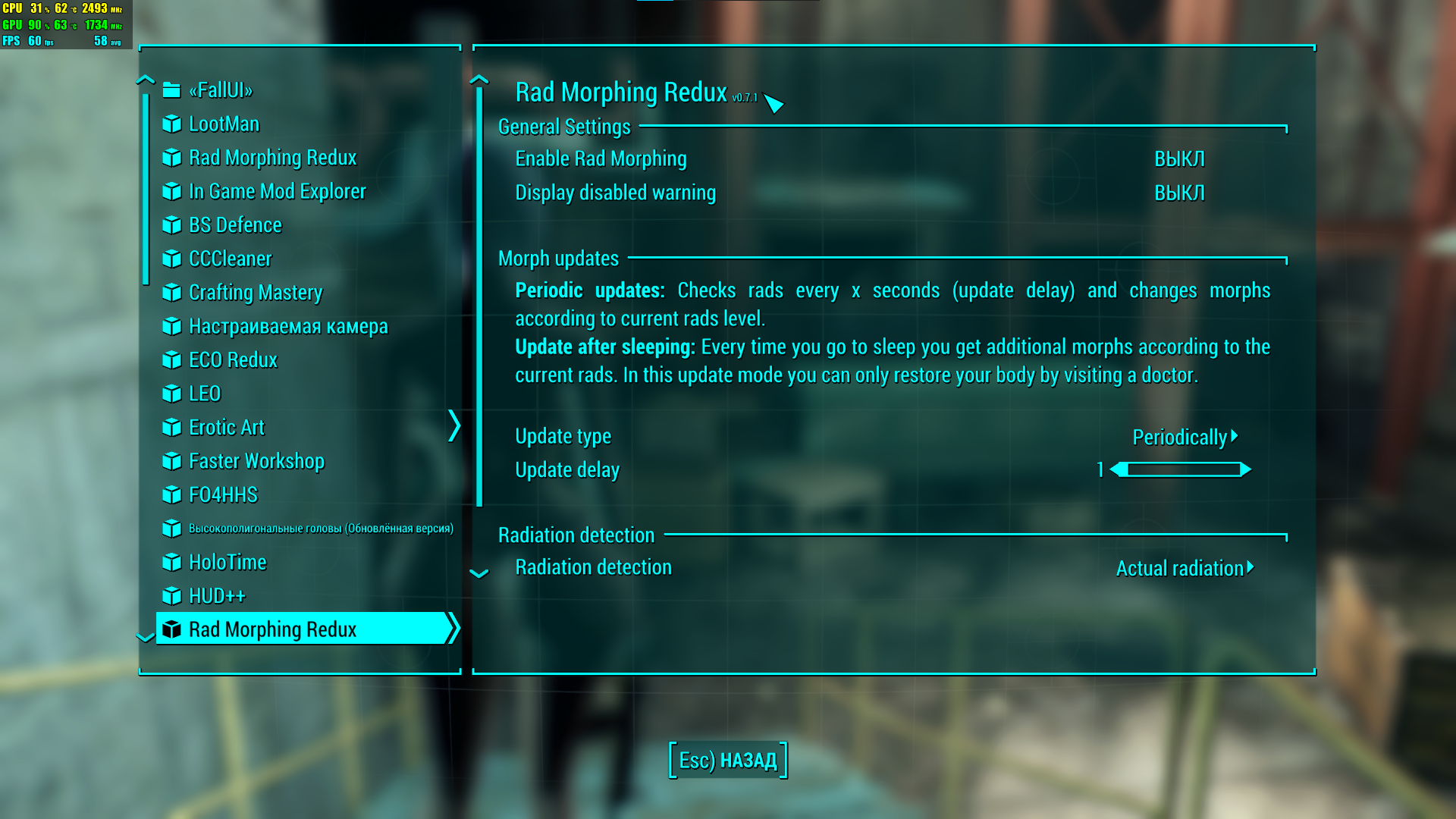This screenshot has height=819, width=1456.
Task: Click the Crafting Mastery cube icon
Action: point(172,293)
